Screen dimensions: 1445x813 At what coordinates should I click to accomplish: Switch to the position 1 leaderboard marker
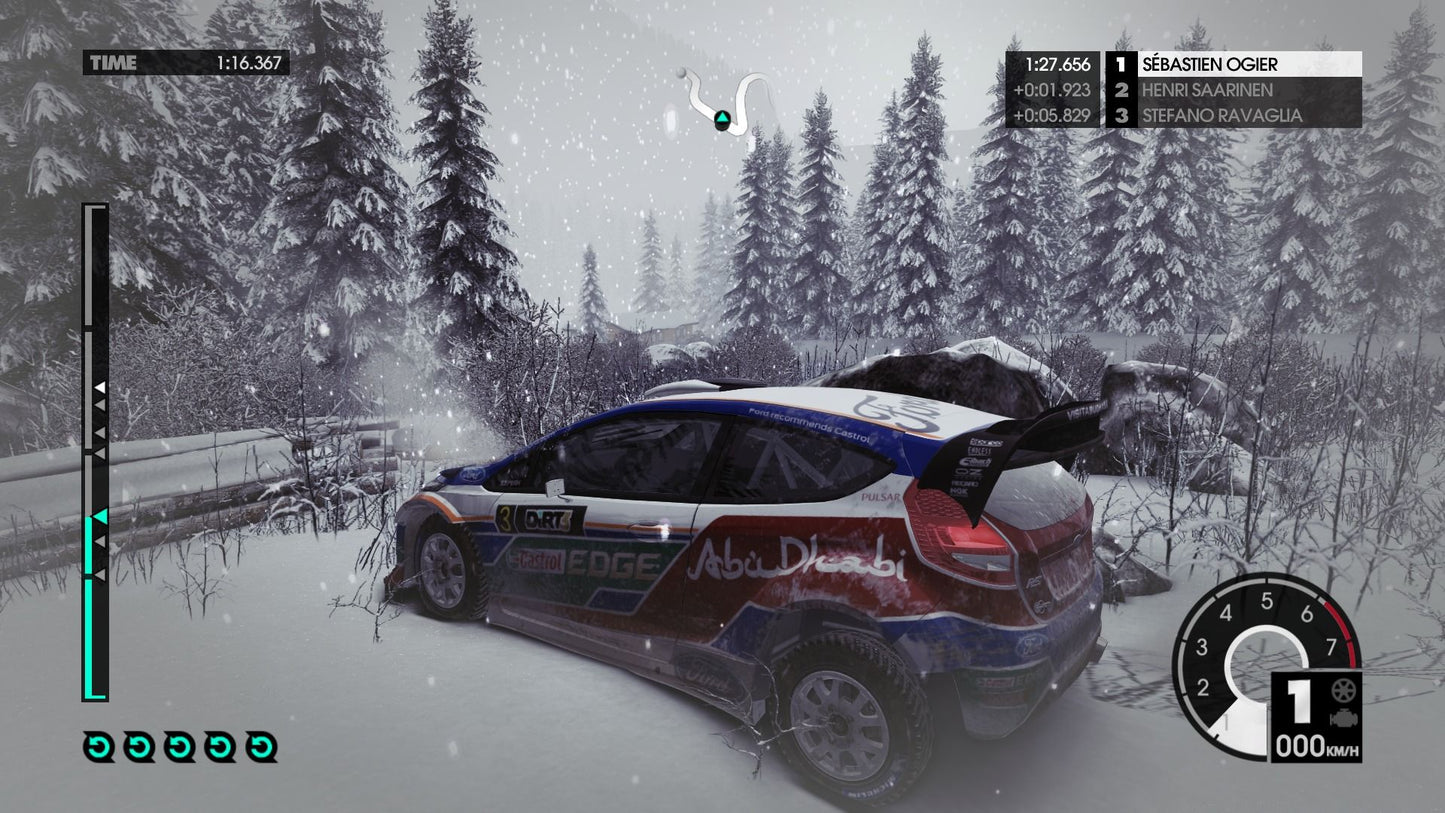tap(1123, 62)
